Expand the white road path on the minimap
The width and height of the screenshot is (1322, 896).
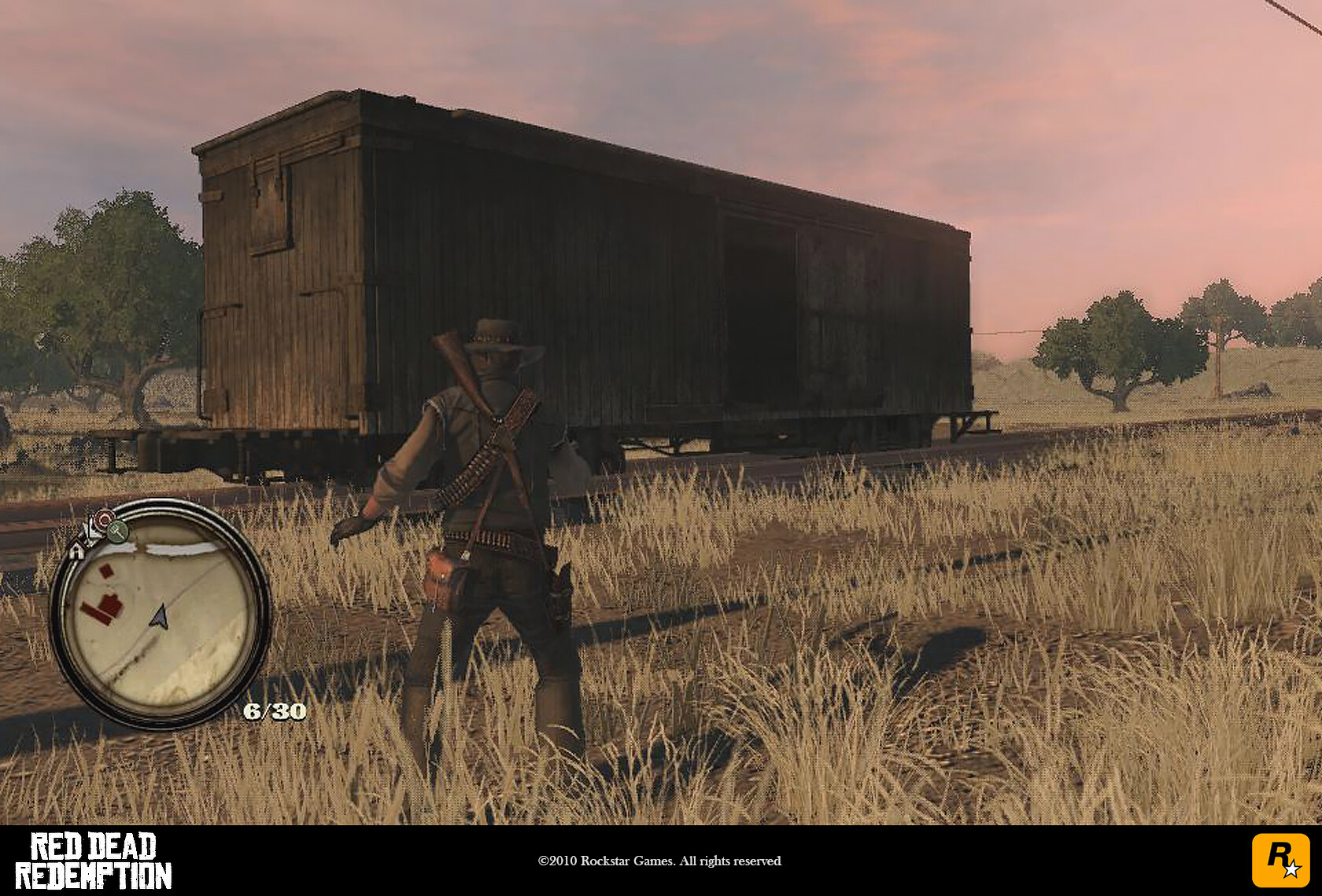181,548
